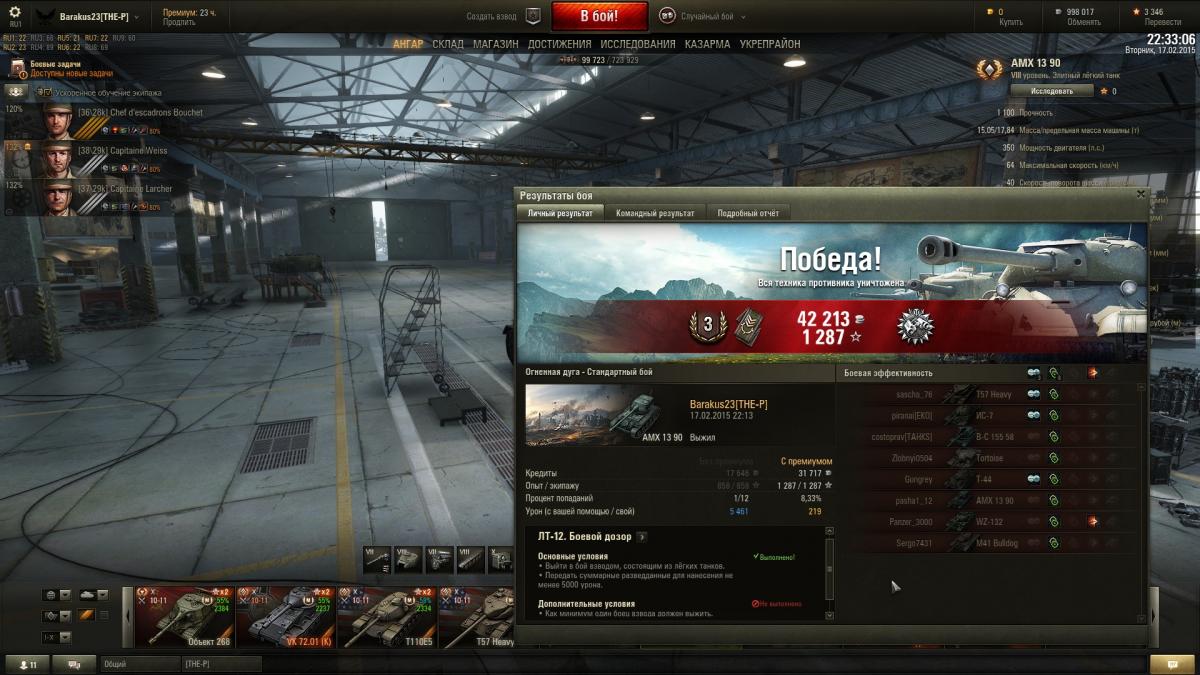Open the game settings gear icon
1200x675 pixels.
coord(14,13)
